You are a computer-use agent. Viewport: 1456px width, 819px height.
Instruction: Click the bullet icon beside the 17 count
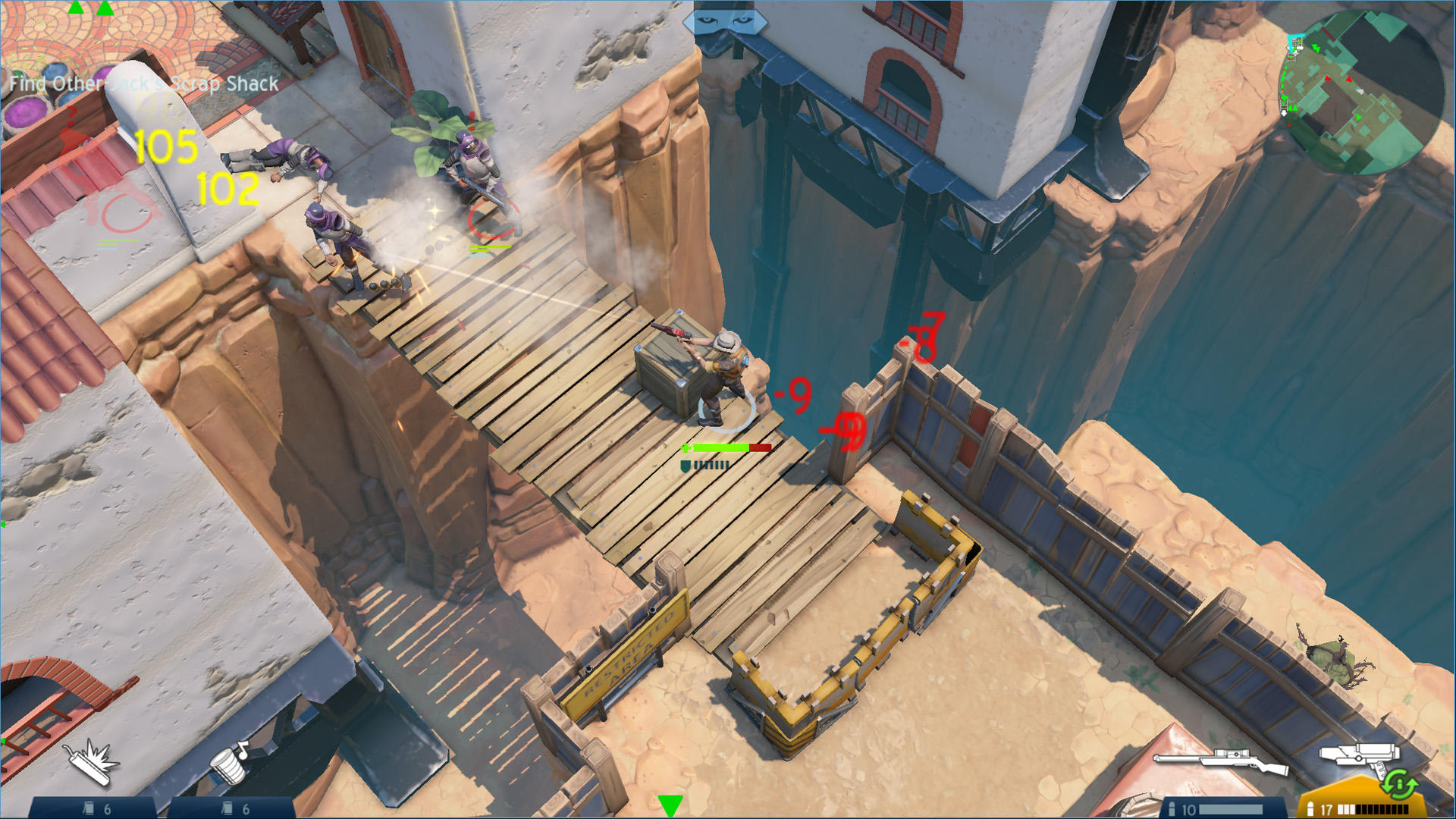coord(1310,808)
